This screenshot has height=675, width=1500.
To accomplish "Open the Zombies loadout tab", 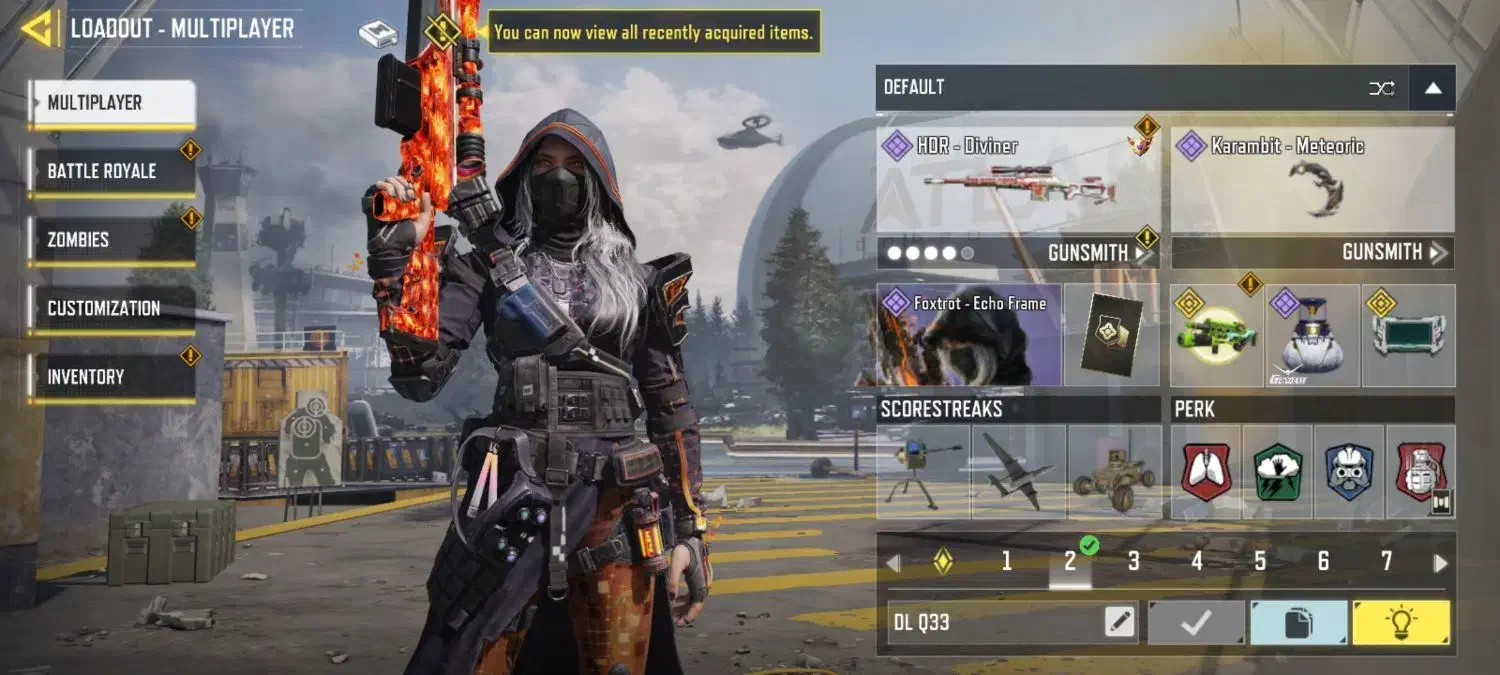I will (x=111, y=240).
